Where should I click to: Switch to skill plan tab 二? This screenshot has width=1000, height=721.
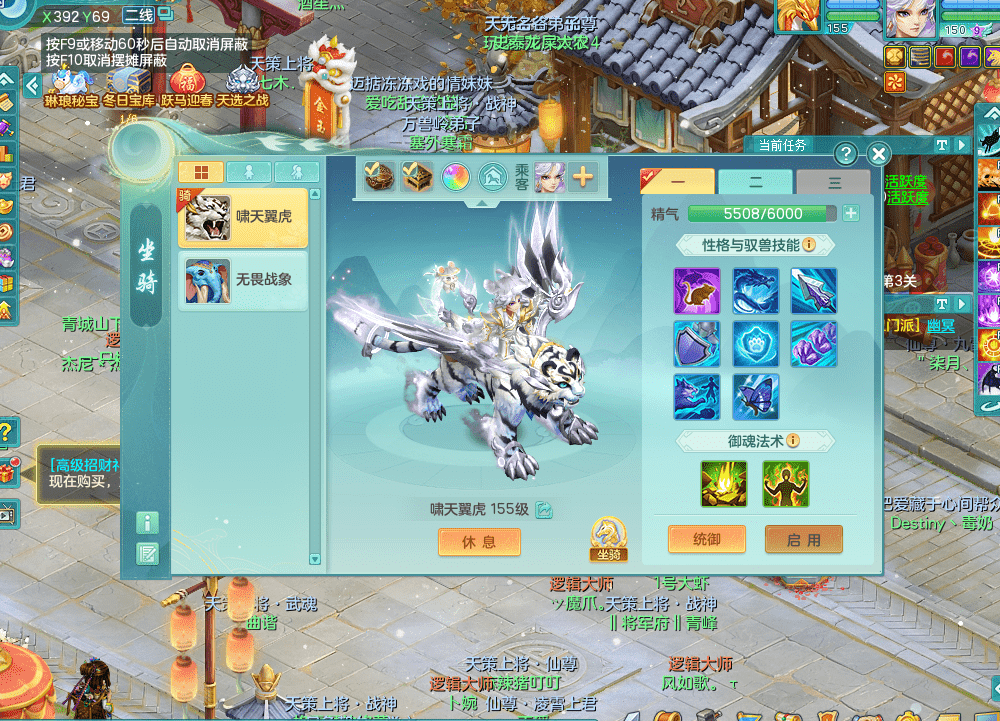click(x=755, y=182)
